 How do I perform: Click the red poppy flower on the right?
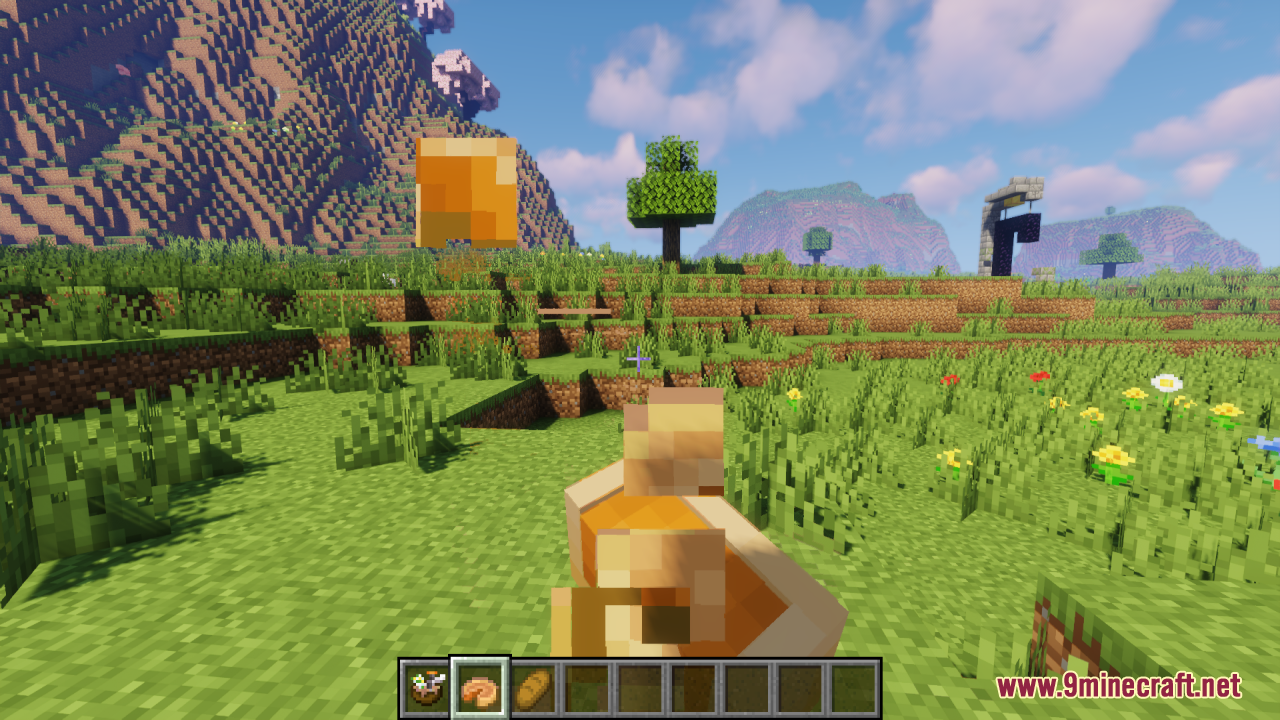[x=1041, y=377]
